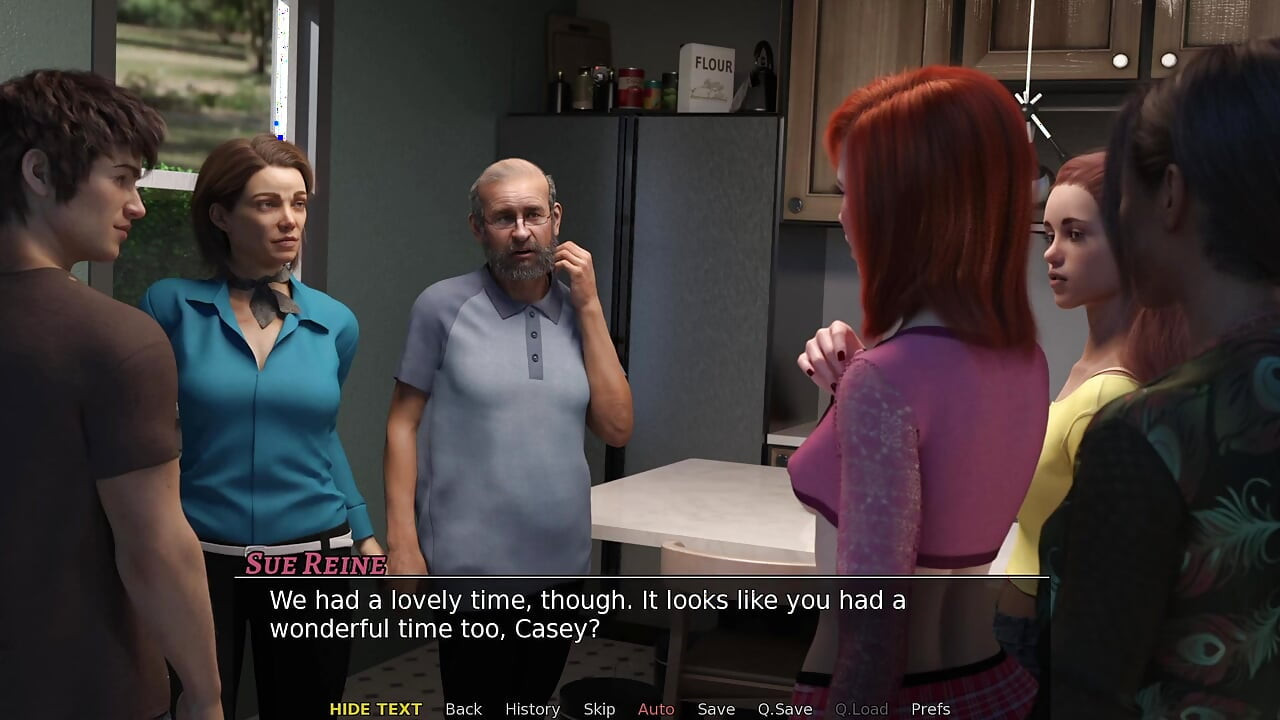Open the dialogue History log
Viewport: 1280px width, 720px height.
pos(532,709)
